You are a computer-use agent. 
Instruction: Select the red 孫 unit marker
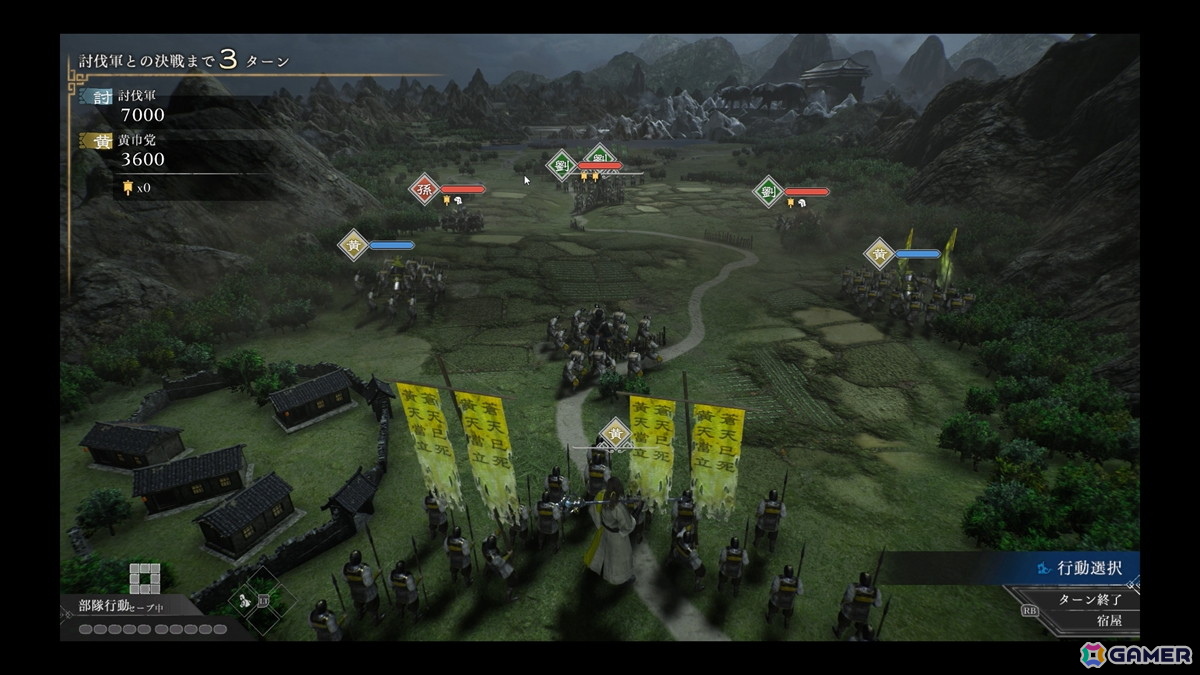425,189
